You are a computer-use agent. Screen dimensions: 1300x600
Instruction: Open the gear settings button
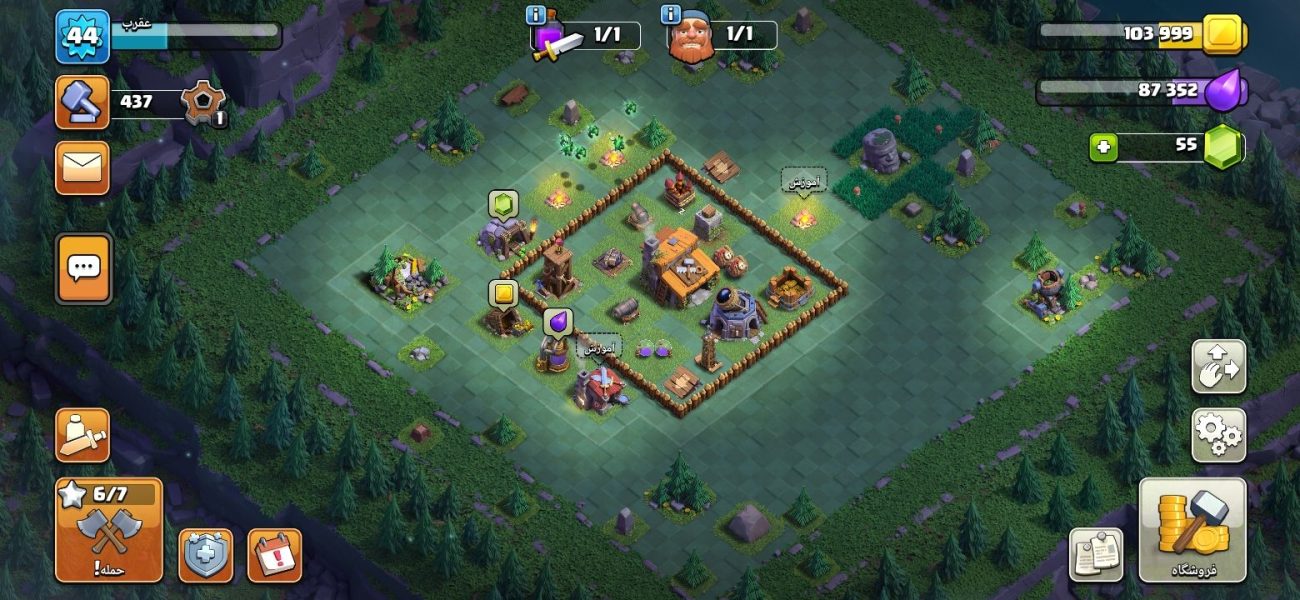click(1218, 435)
